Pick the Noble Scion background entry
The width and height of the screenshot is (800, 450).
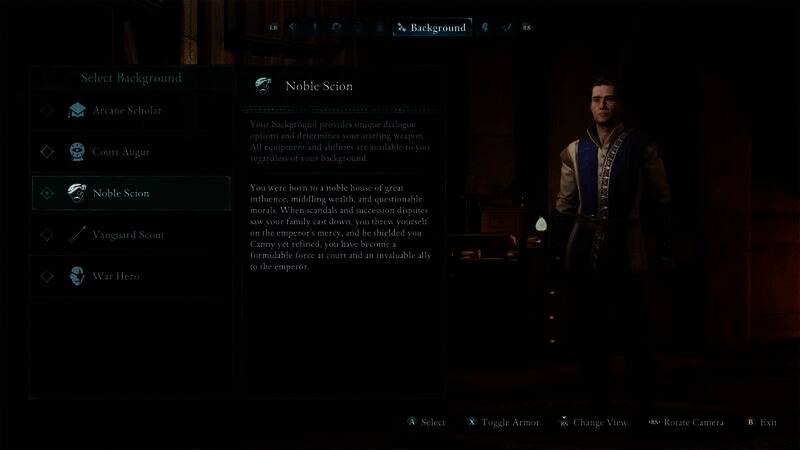[x=122, y=193]
